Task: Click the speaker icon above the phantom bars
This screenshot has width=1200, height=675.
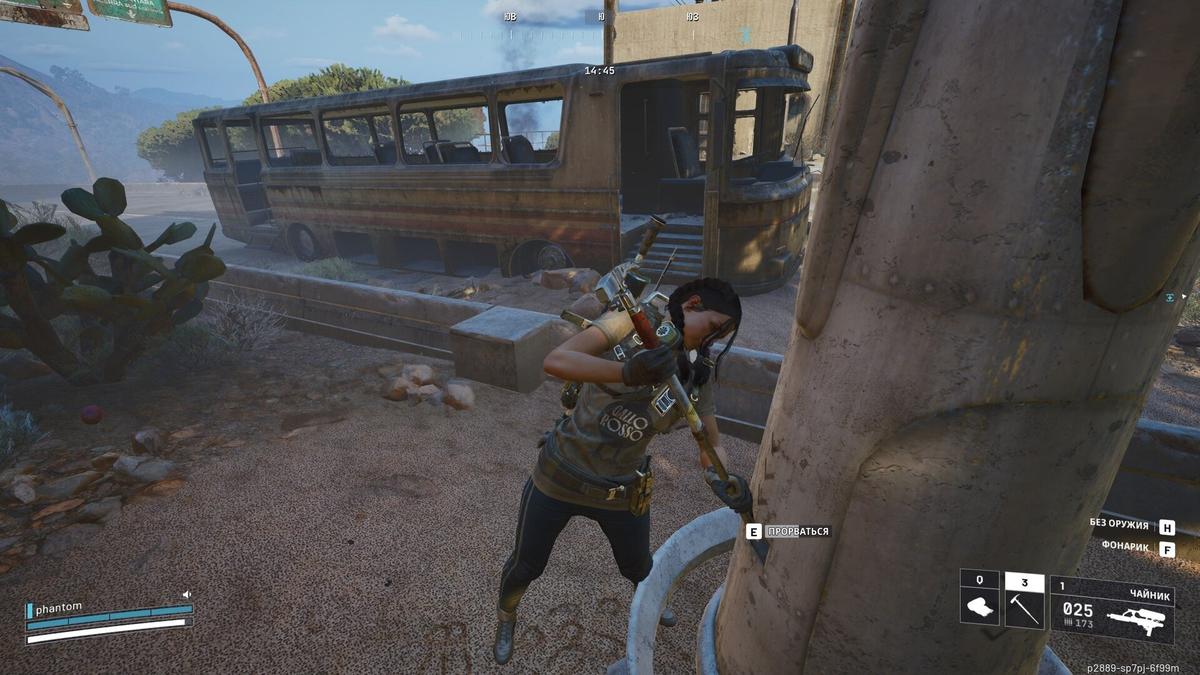Action: point(187,593)
